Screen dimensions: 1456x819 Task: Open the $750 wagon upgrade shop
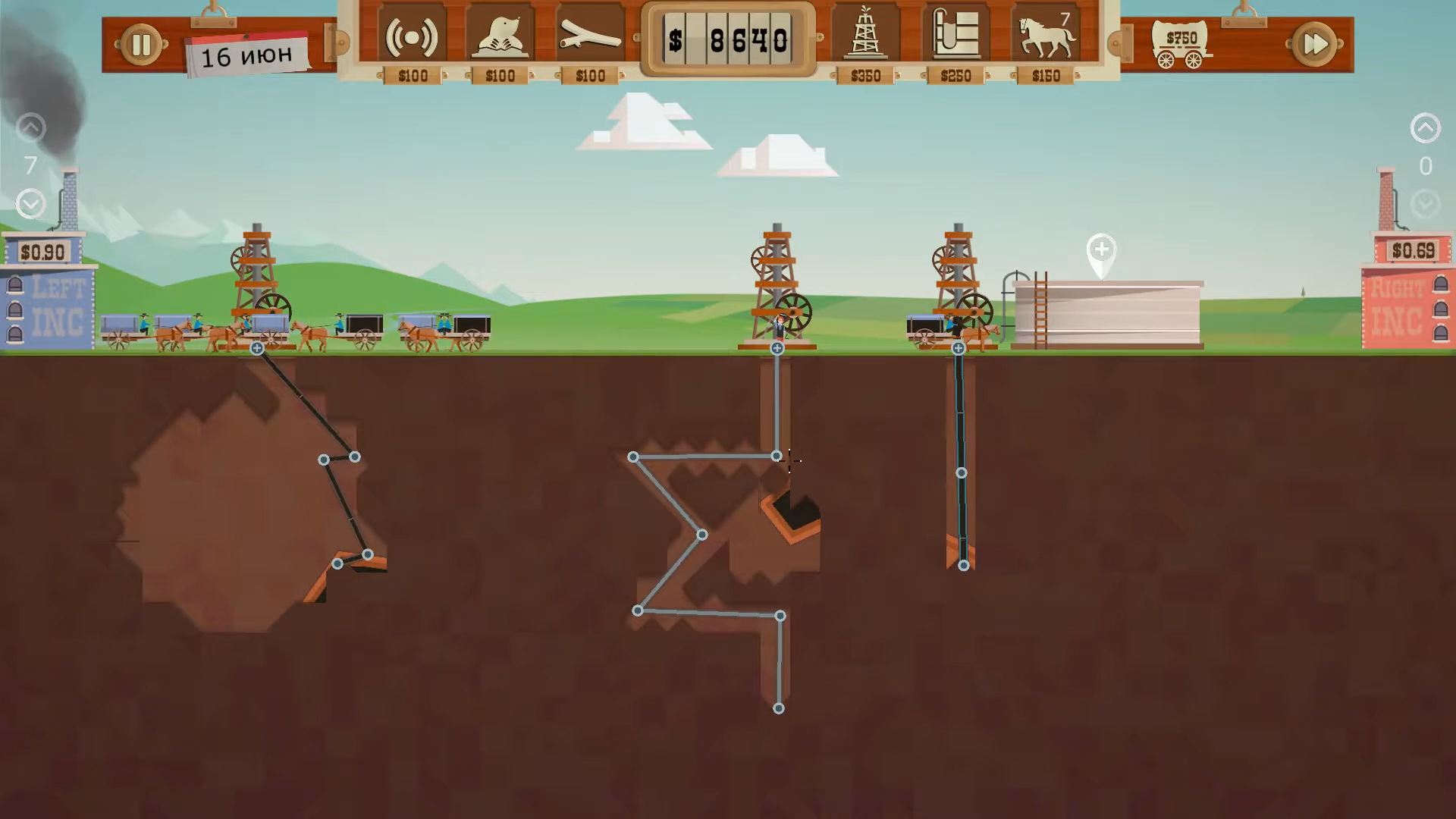pyautogui.click(x=1181, y=44)
